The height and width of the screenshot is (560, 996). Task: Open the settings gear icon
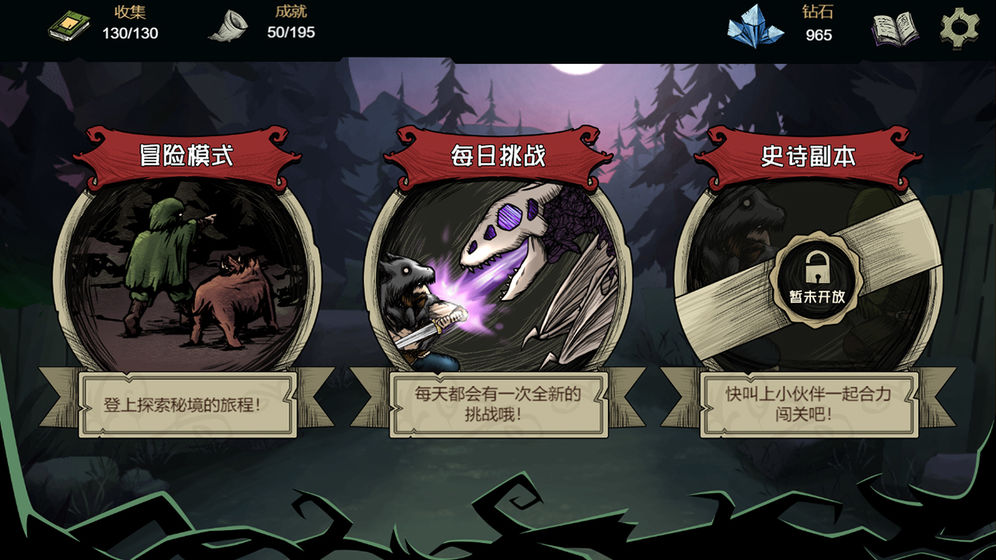point(959,27)
